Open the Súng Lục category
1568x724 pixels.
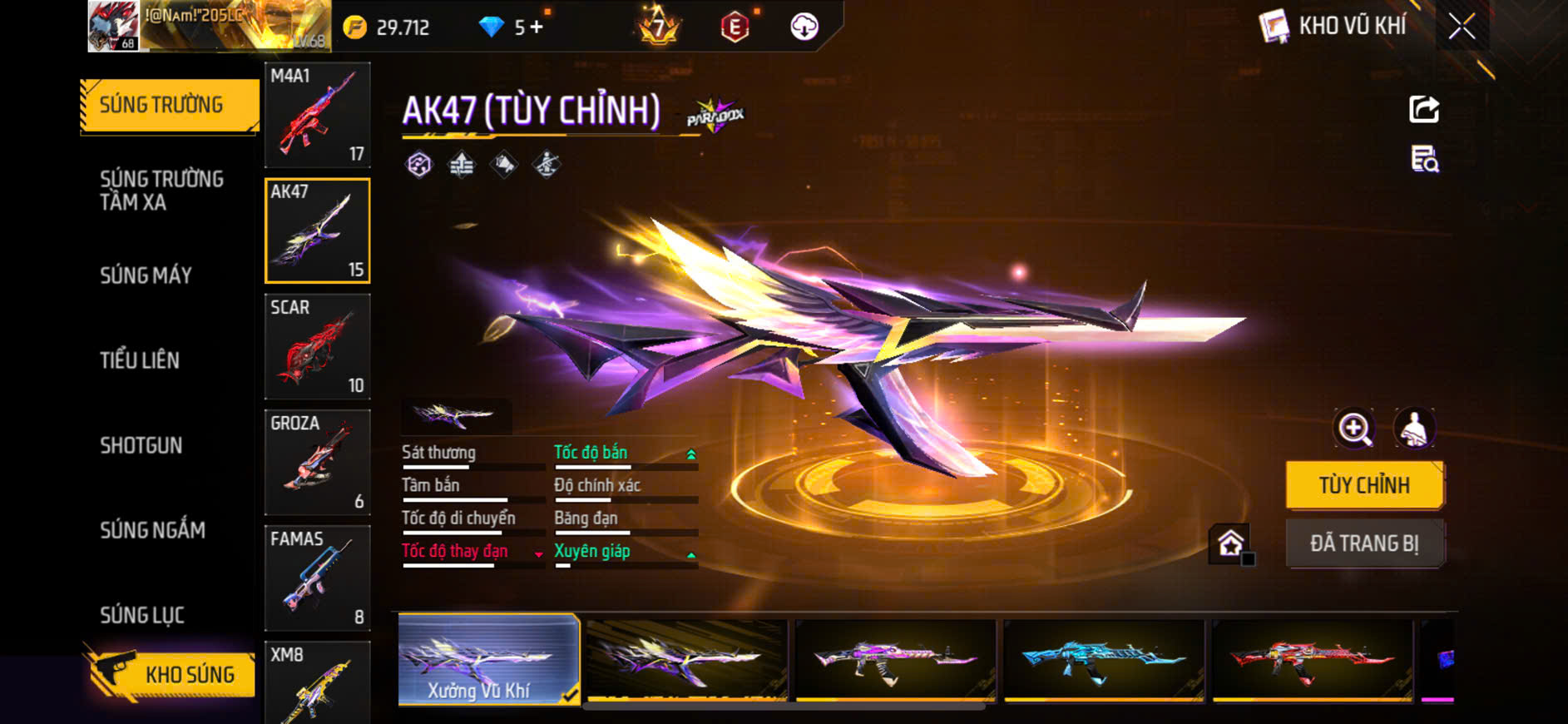[x=142, y=615]
